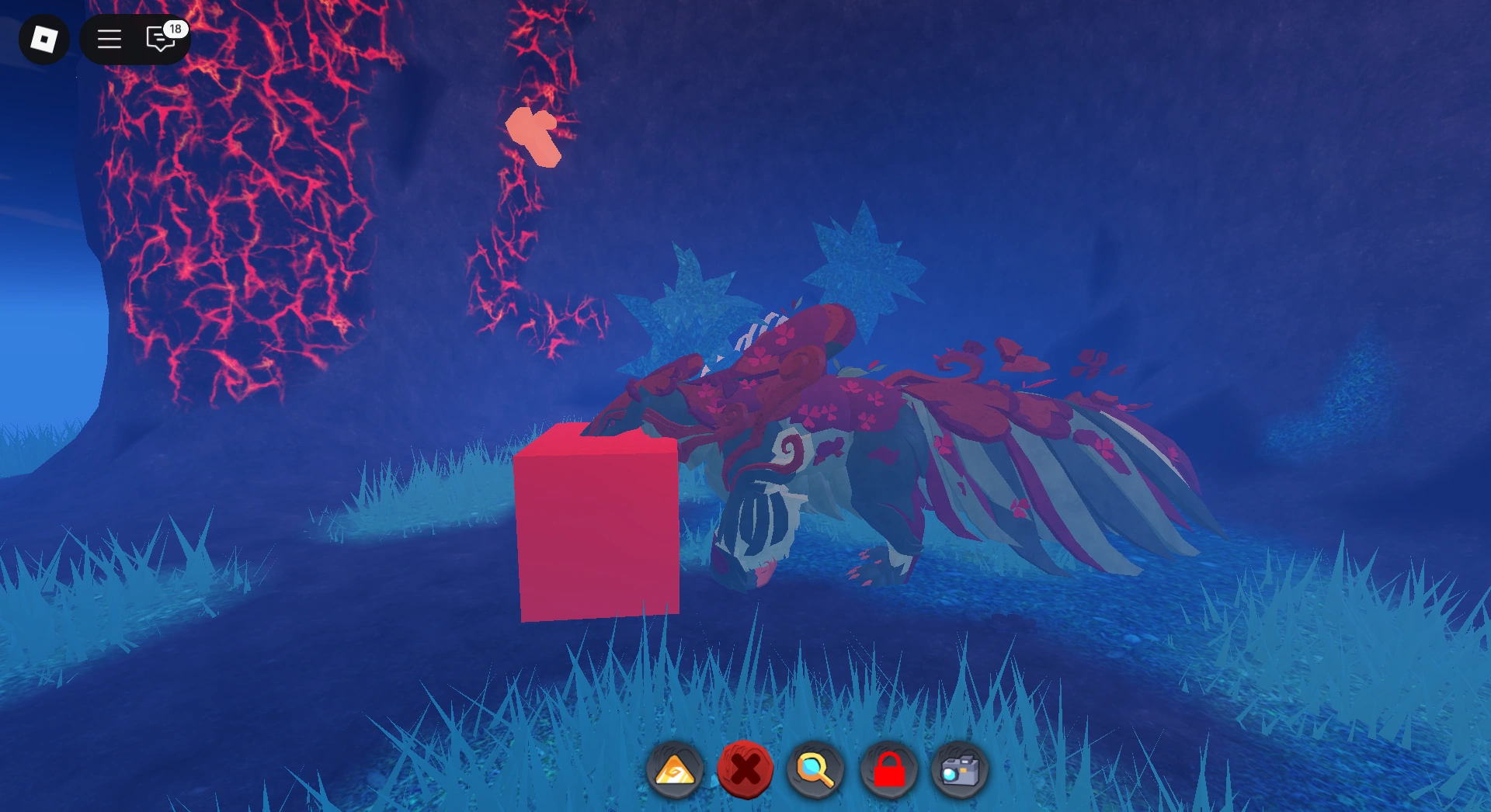Open the chat bubble icon
1491x812 pixels.
pos(159,39)
